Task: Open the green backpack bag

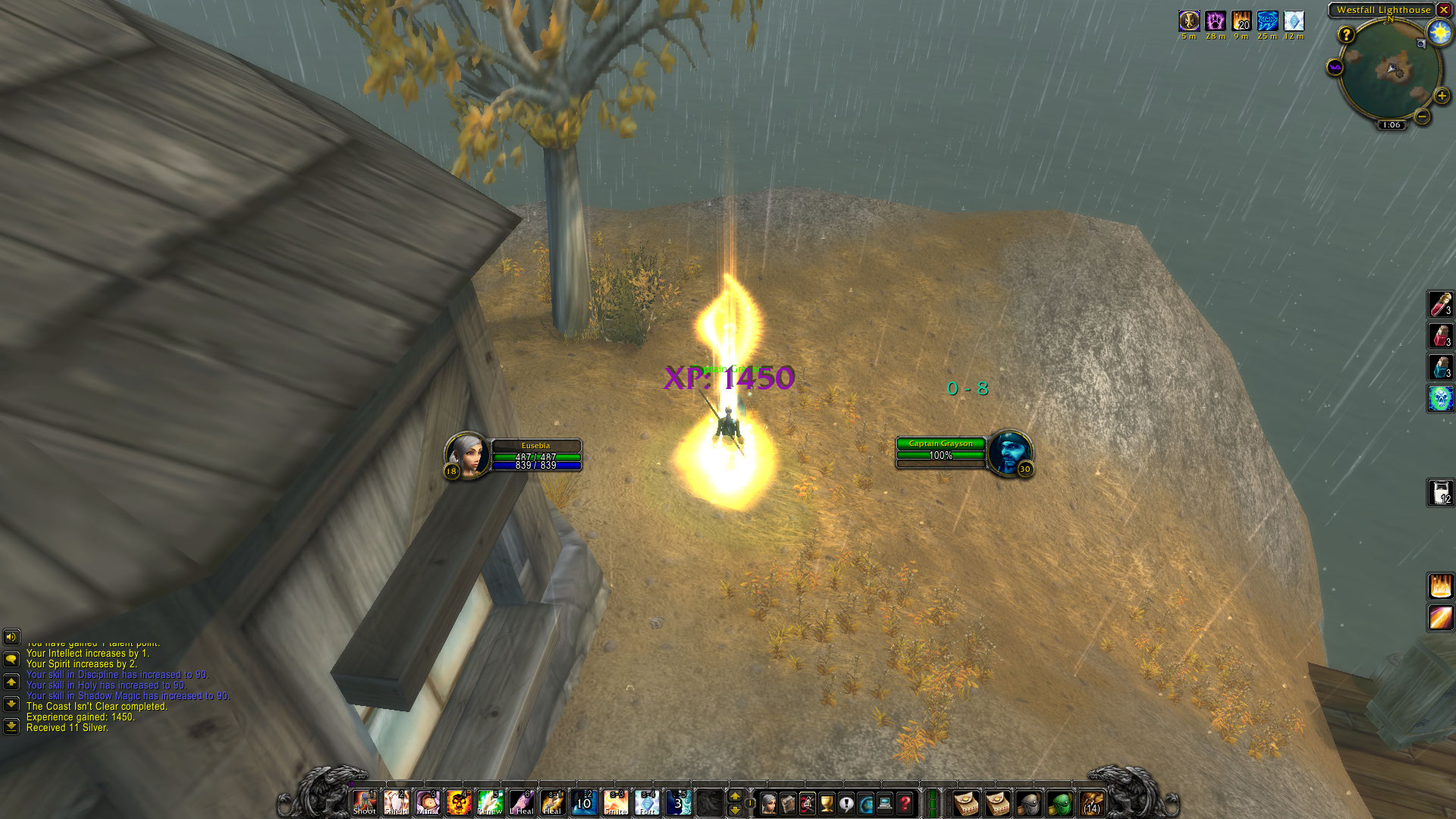Action: [1060, 803]
